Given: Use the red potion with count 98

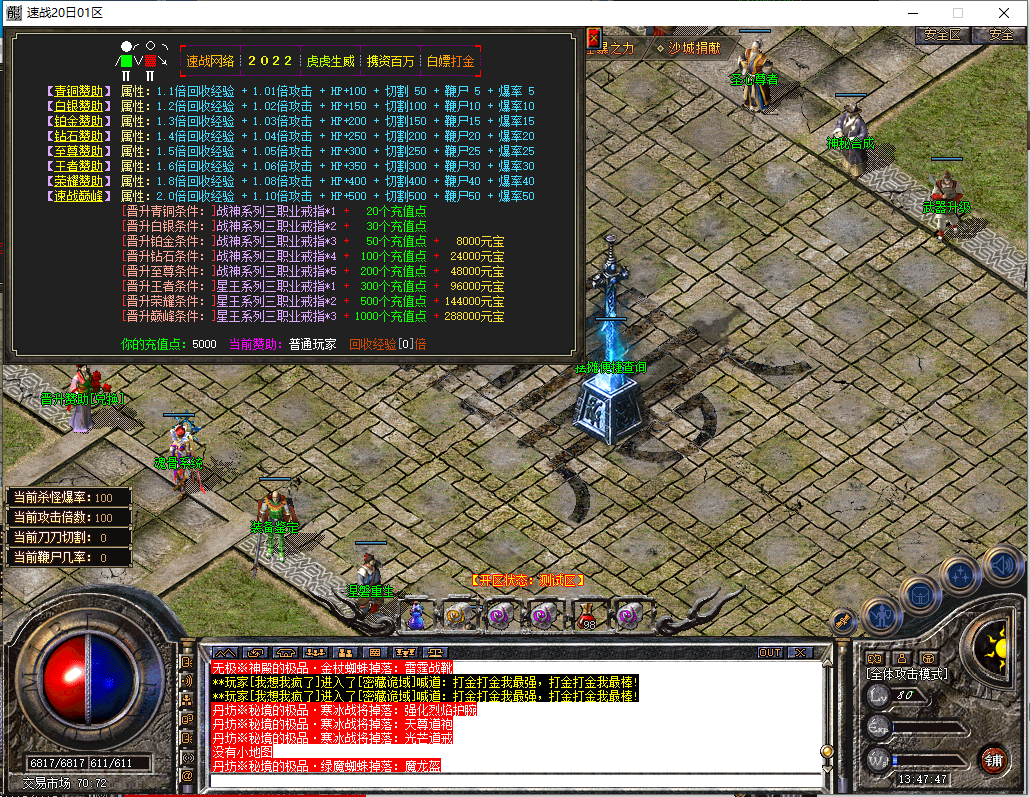Looking at the screenshot, I should (x=586, y=614).
